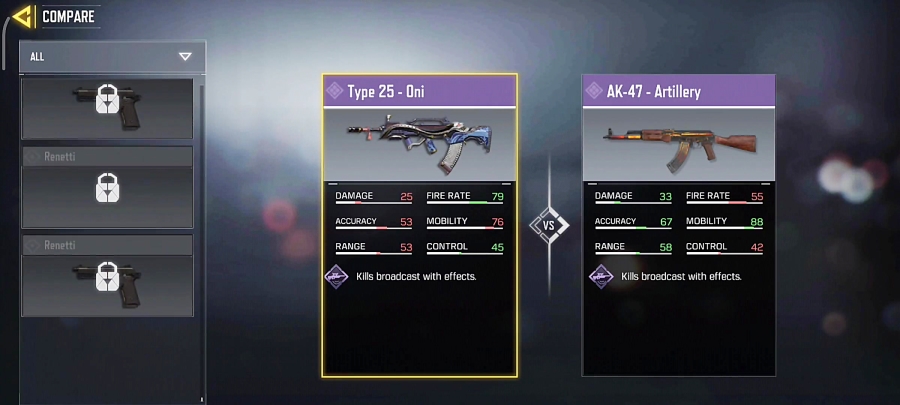This screenshot has width=900, height=405.
Task: Choose the Renetti entry showing only a padlock
Action: [107, 187]
